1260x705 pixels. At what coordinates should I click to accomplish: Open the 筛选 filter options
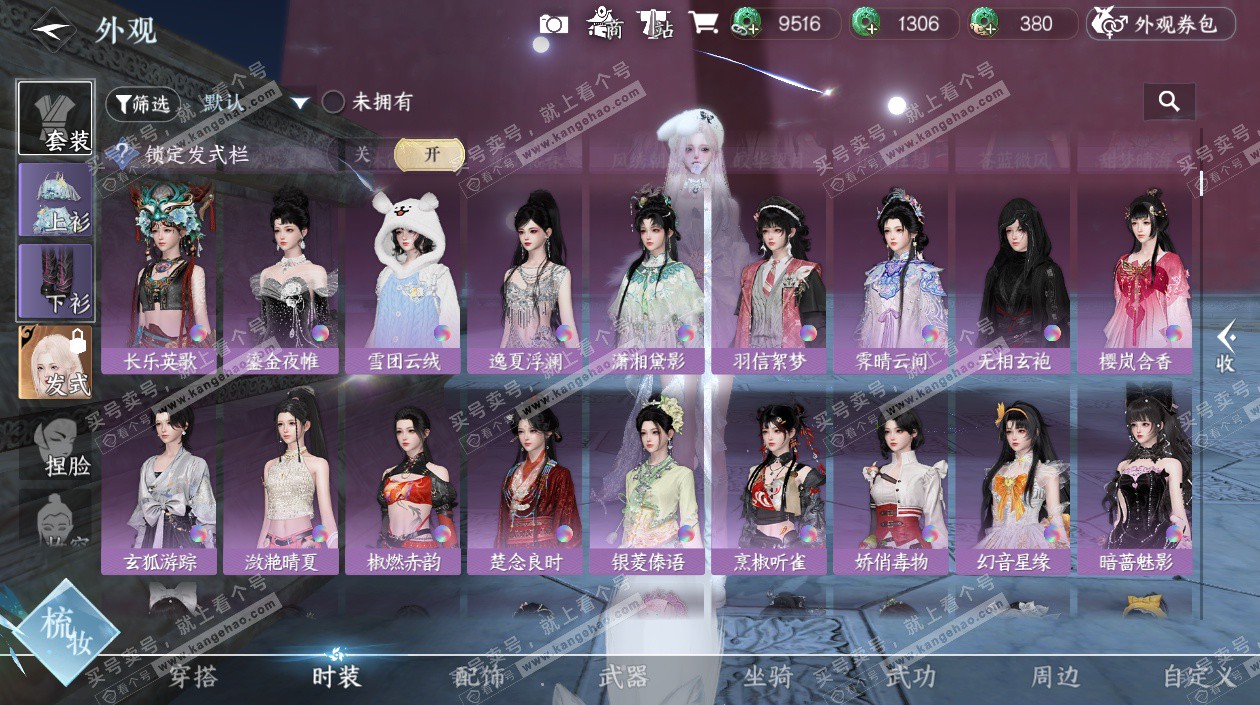pyautogui.click(x=142, y=103)
